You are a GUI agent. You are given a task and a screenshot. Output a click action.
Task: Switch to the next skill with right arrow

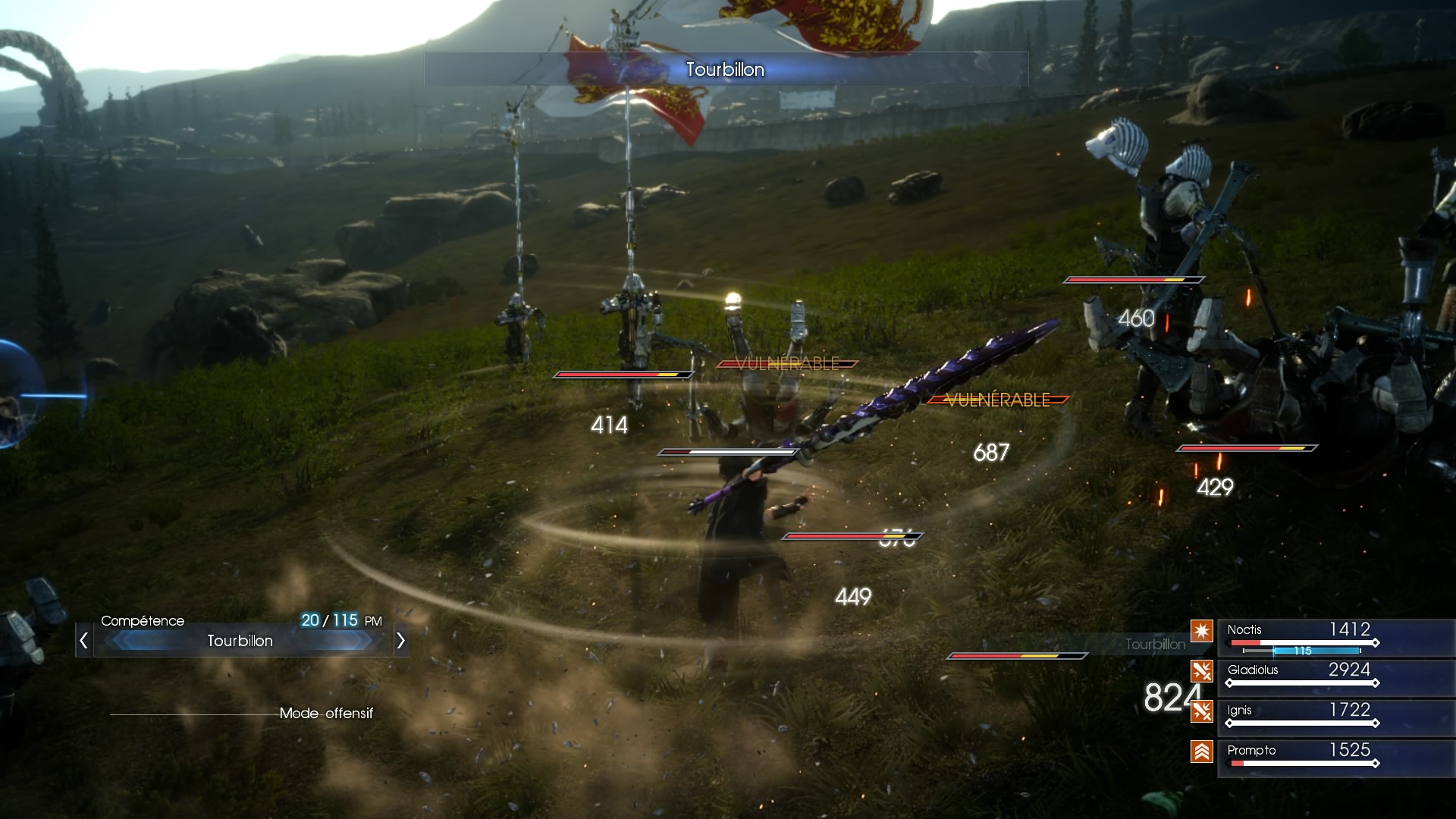click(x=400, y=641)
